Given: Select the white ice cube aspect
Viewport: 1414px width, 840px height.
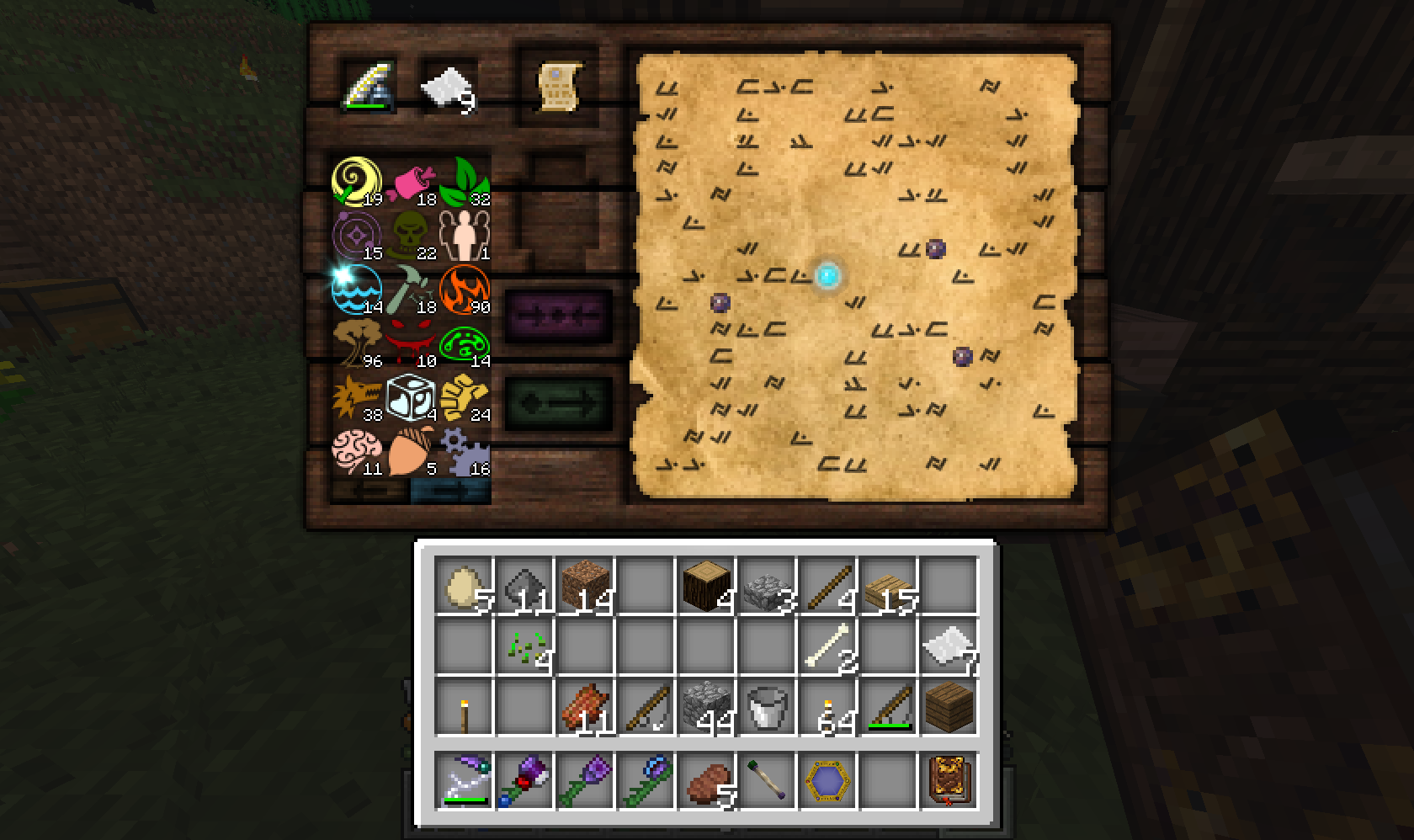Looking at the screenshot, I should click(x=411, y=397).
